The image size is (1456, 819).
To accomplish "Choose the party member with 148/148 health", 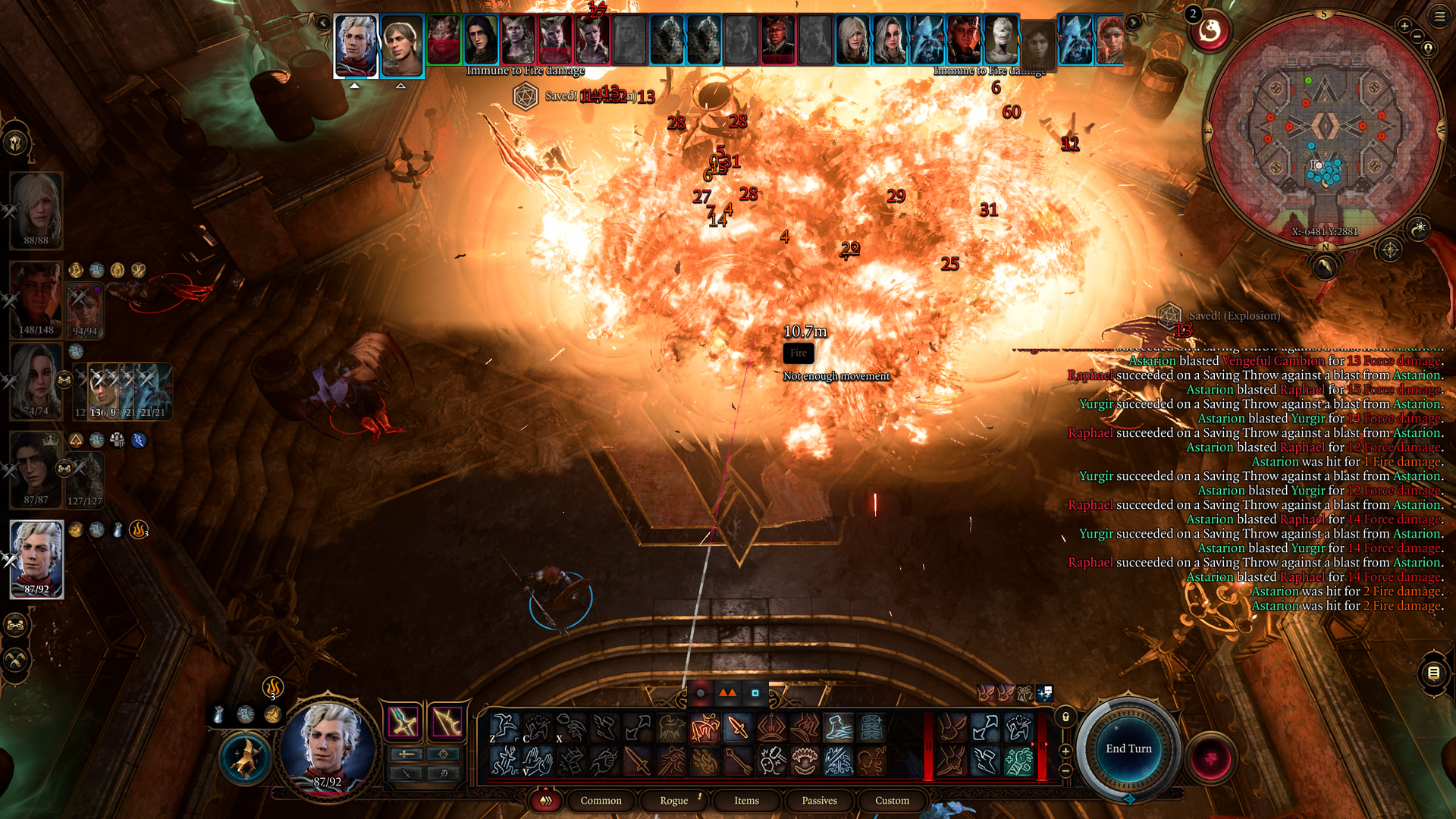I will pyautogui.click(x=36, y=299).
